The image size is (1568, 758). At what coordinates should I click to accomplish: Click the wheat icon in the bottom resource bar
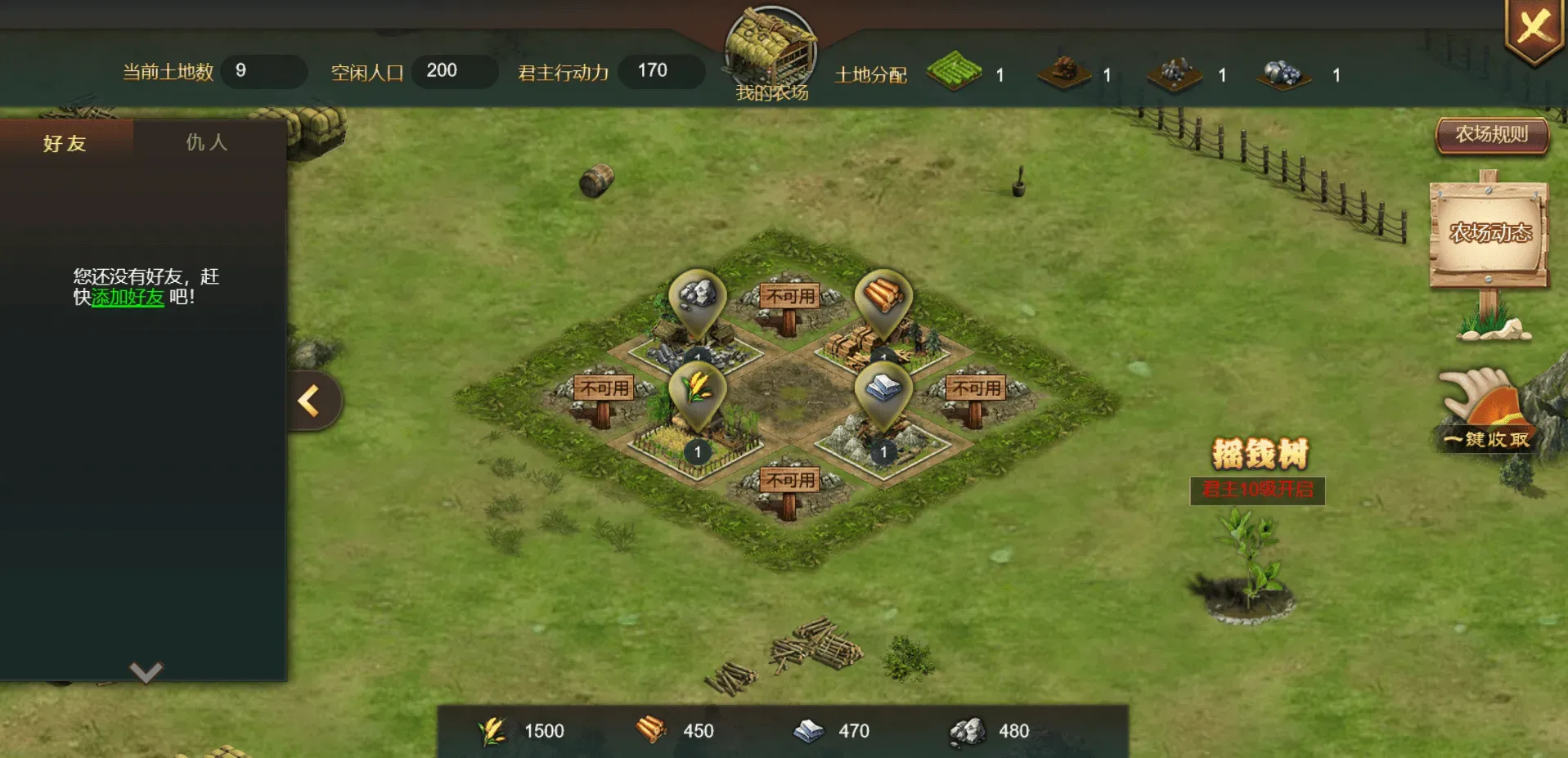click(x=492, y=730)
